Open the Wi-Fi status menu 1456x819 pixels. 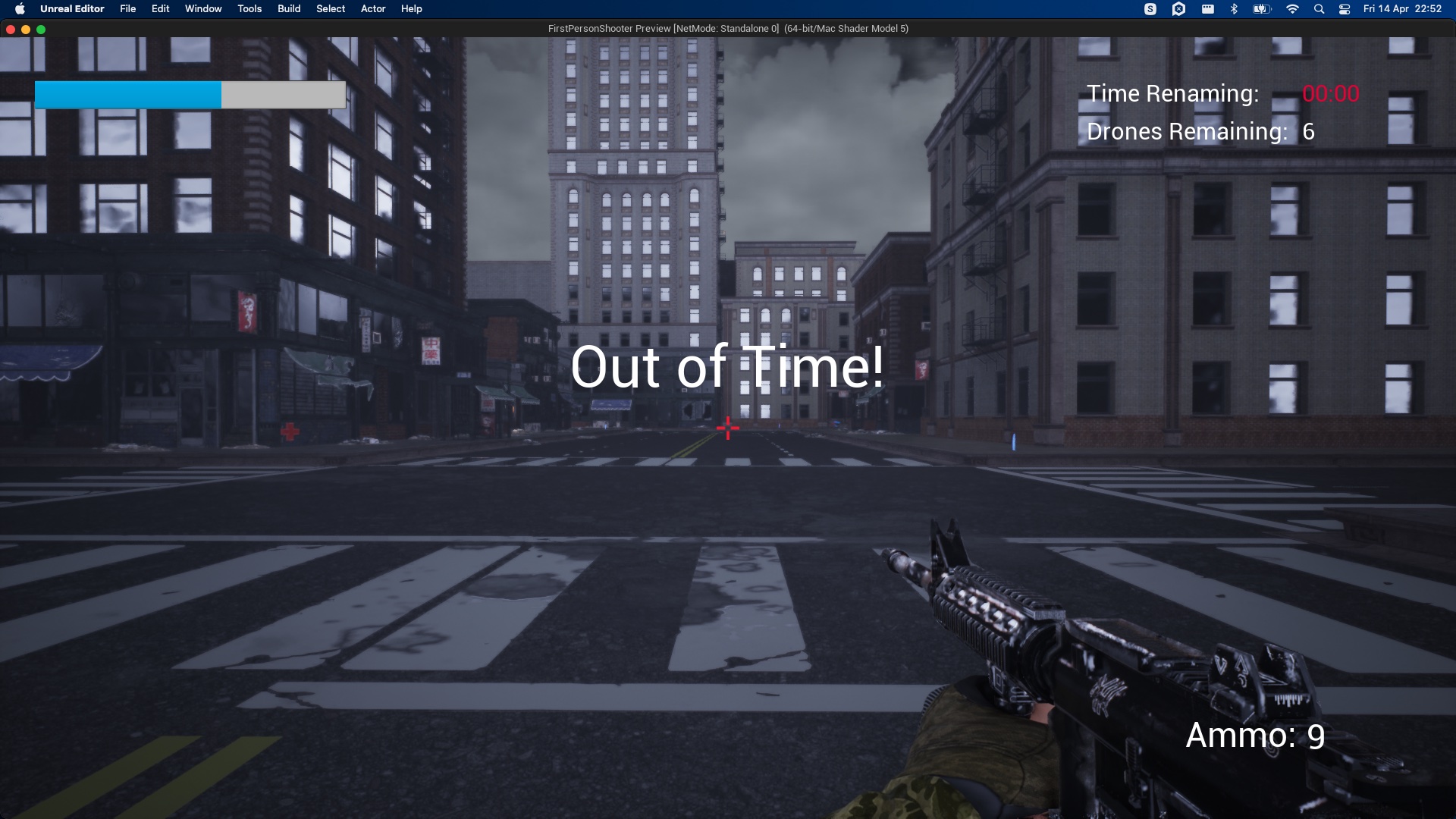(x=1294, y=8)
